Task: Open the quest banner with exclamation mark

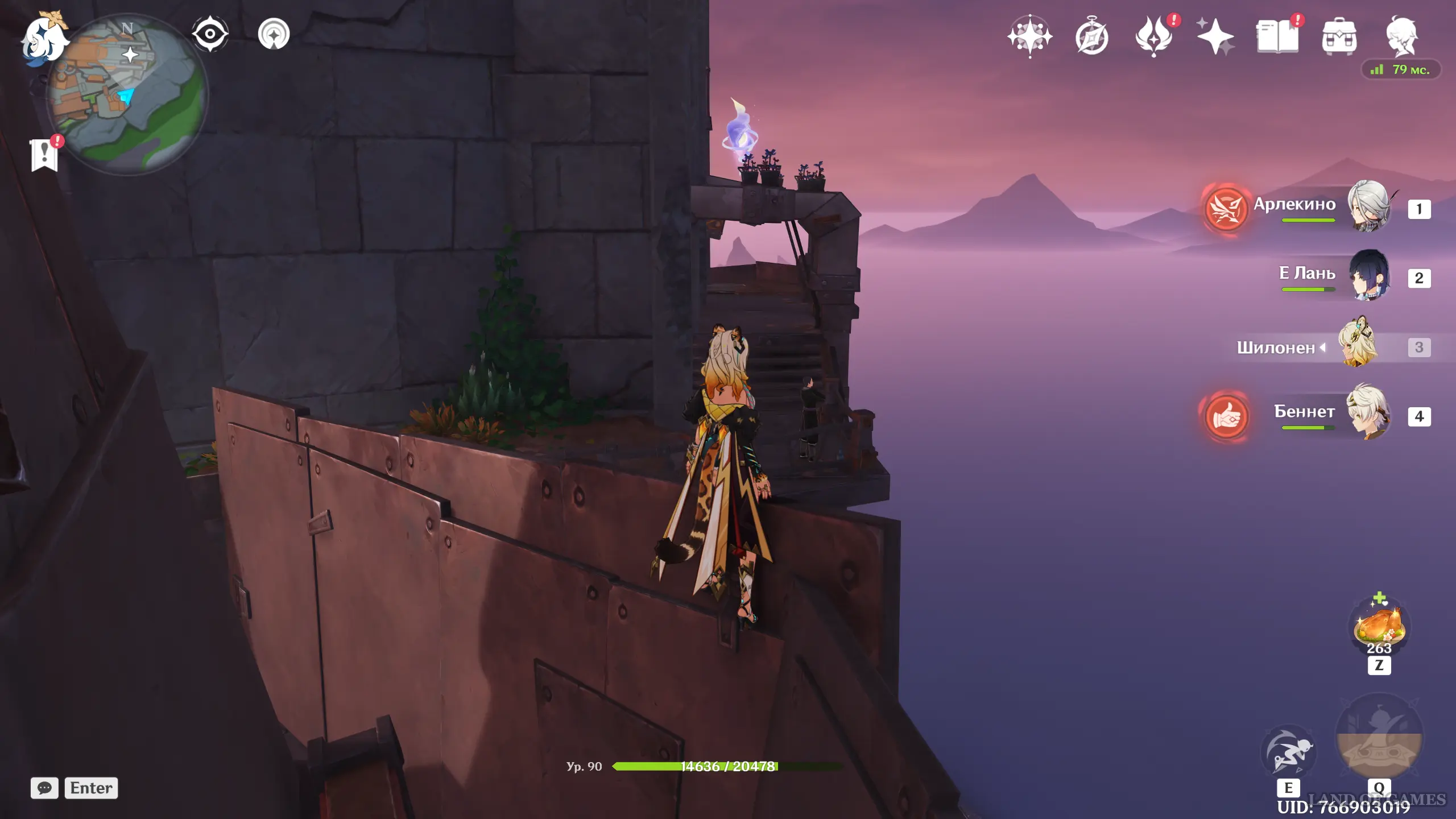Action: point(44,154)
